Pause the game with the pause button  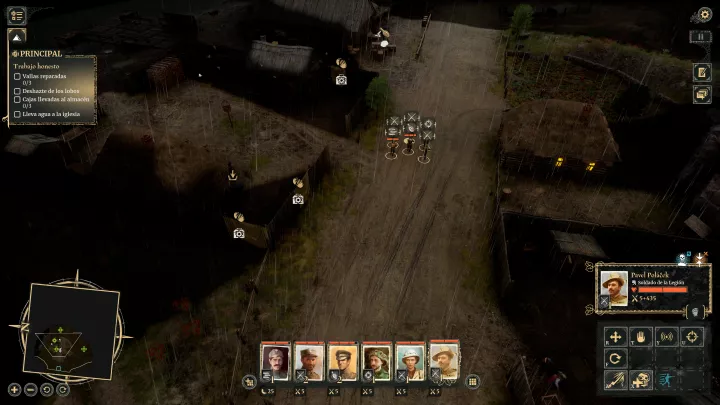click(702, 37)
